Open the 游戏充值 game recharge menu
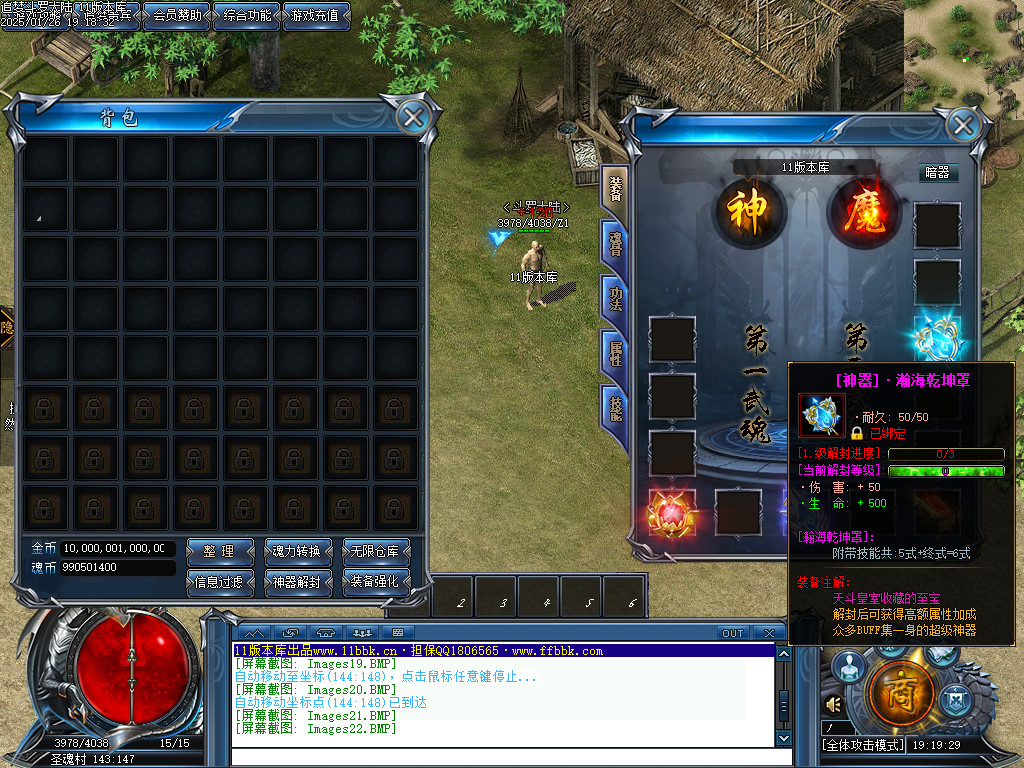This screenshot has height=768, width=1024. [316, 15]
